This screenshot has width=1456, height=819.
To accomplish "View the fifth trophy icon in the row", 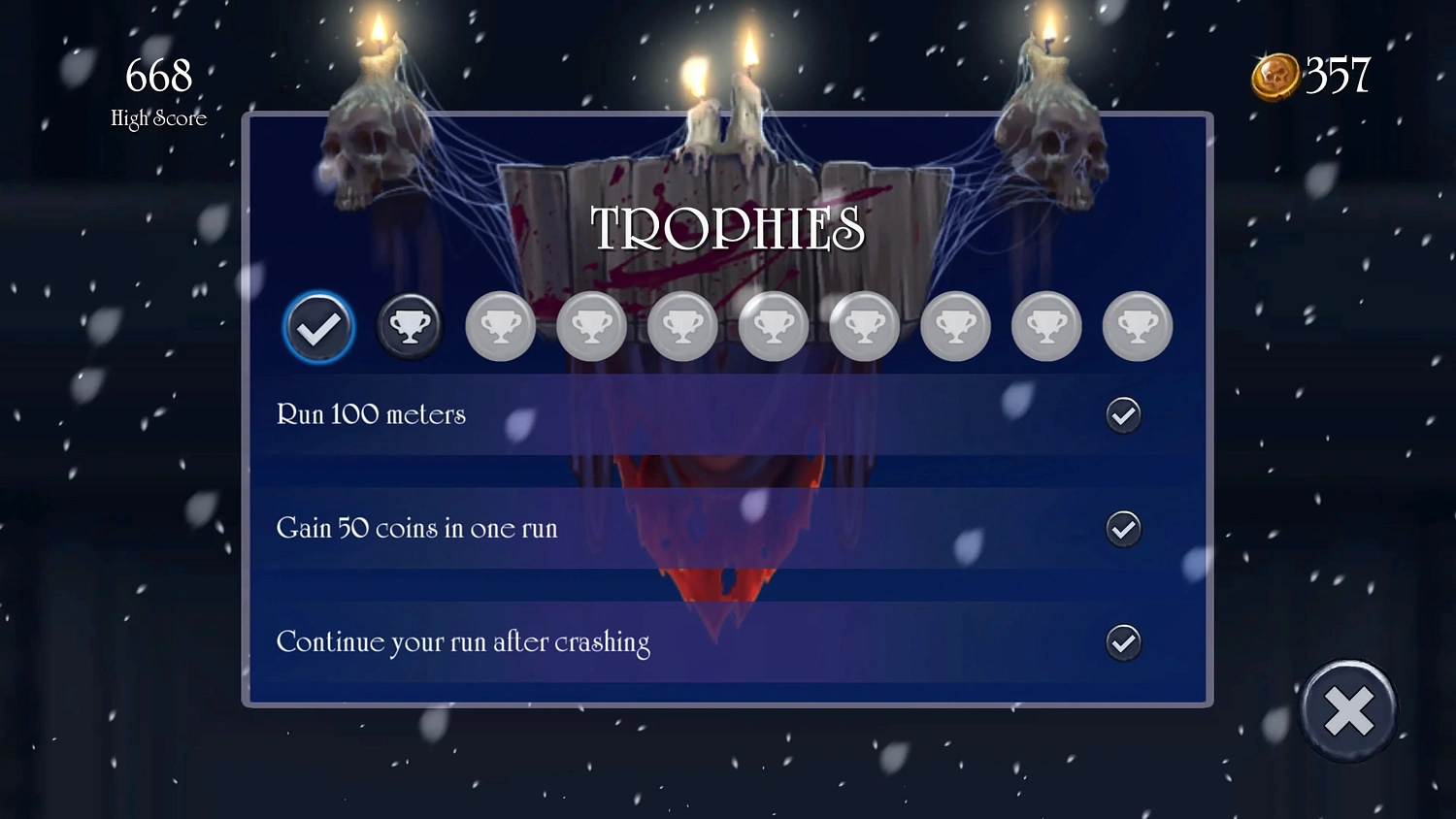I will [682, 326].
